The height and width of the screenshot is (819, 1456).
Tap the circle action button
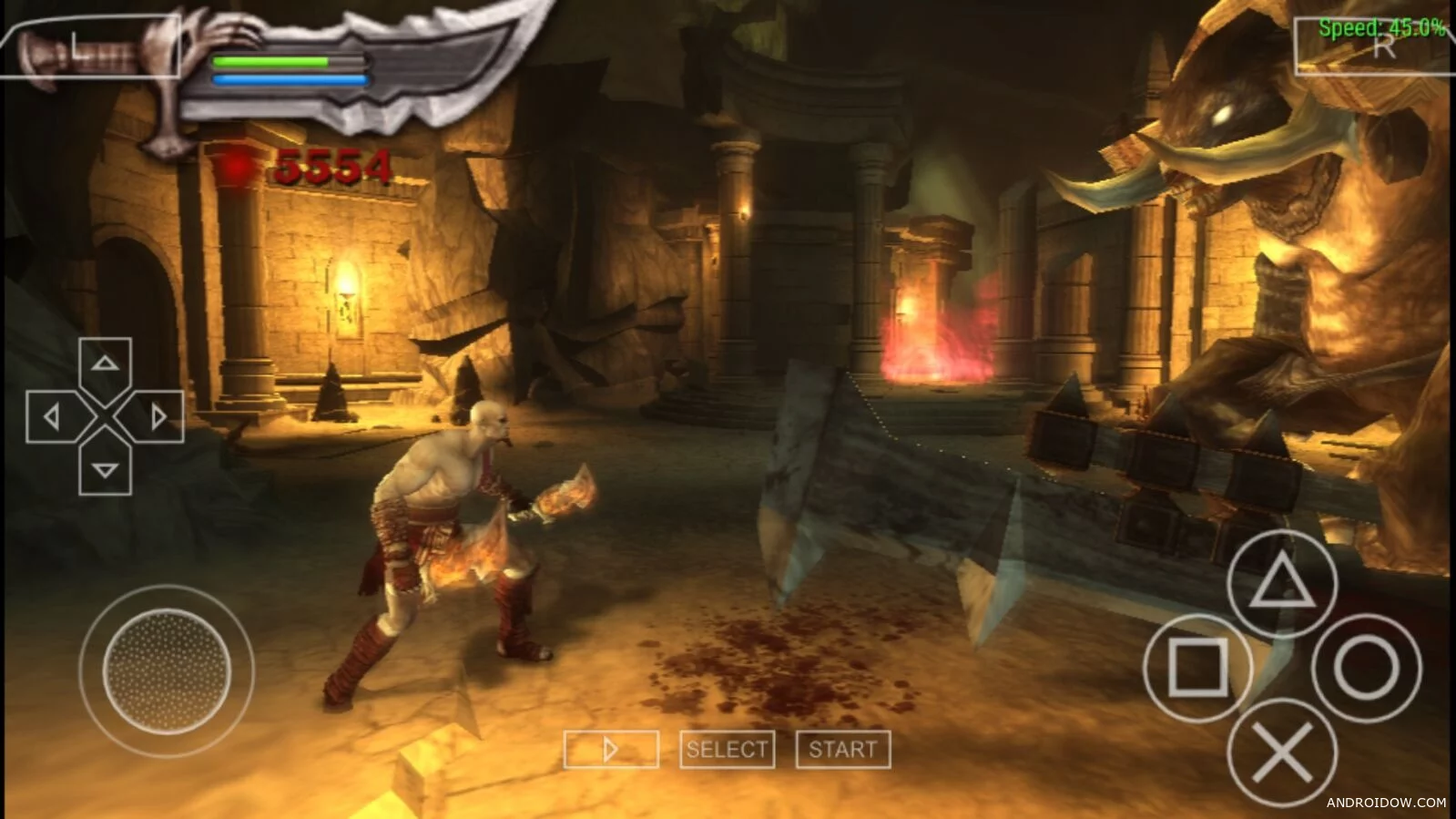coord(1366,668)
